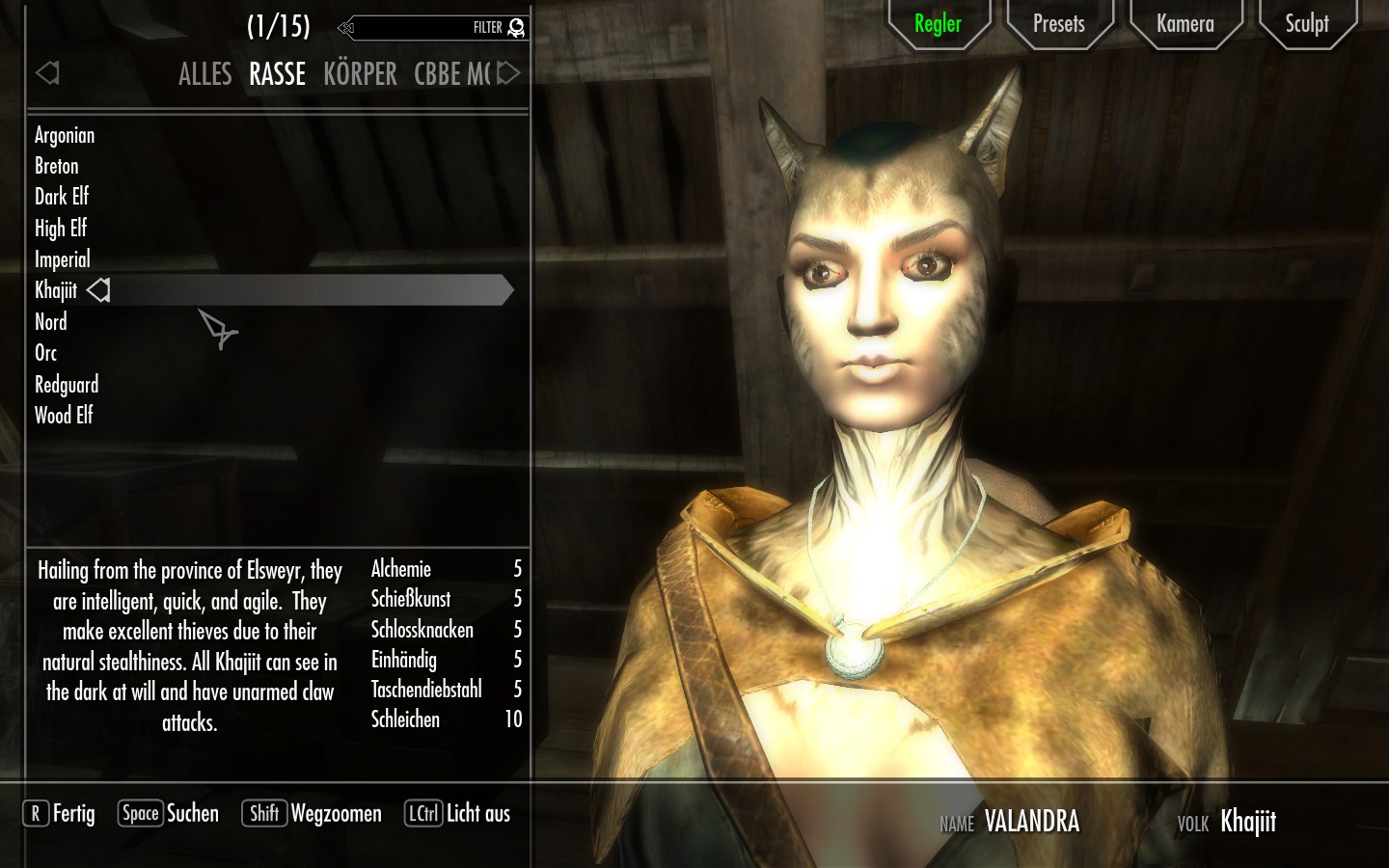Click the R key icon next to Fertig
The height and width of the screenshot is (868, 1389).
coord(35,813)
